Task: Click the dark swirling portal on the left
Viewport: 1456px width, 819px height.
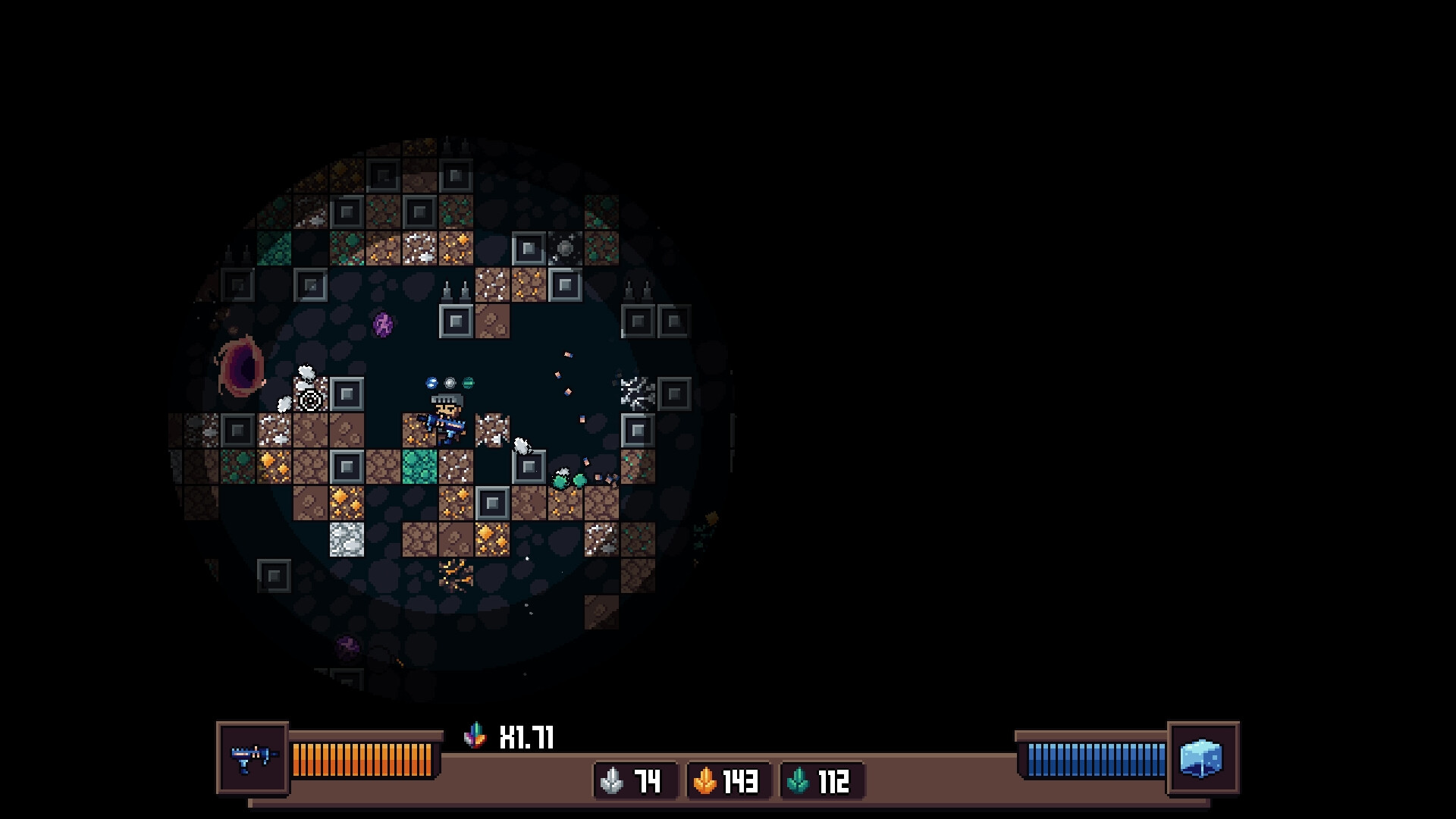Action: pyautogui.click(x=240, y=364)
